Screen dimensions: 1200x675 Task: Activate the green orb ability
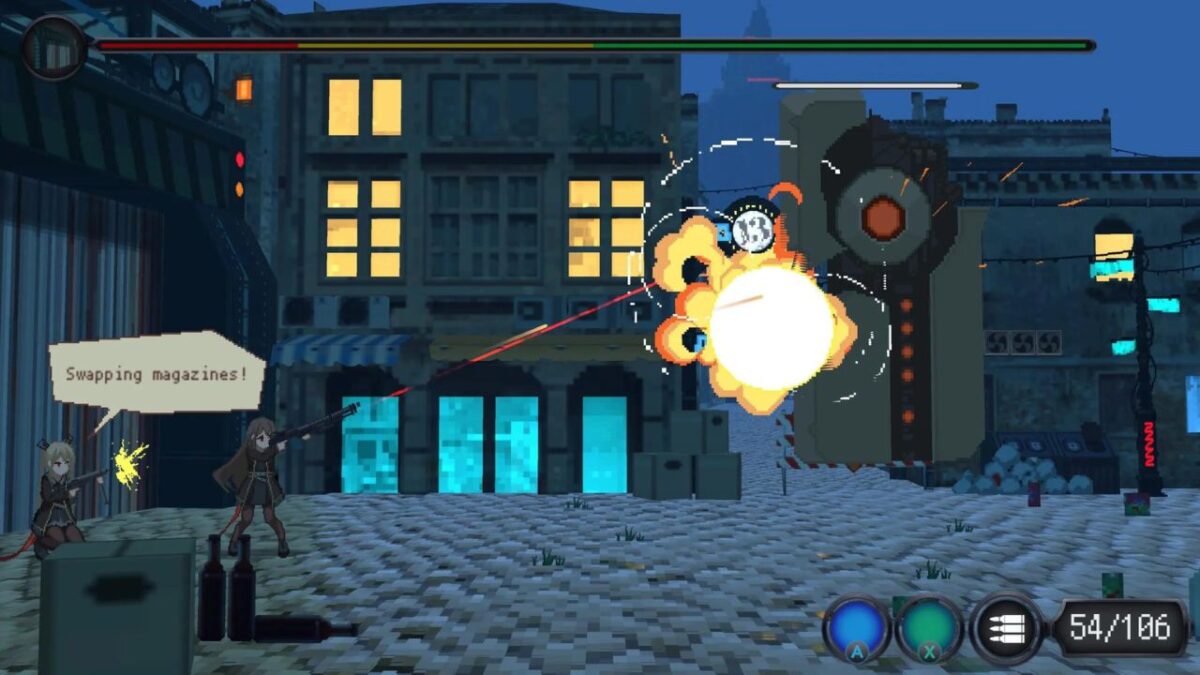pyautogui.click(x=929, y=628)
